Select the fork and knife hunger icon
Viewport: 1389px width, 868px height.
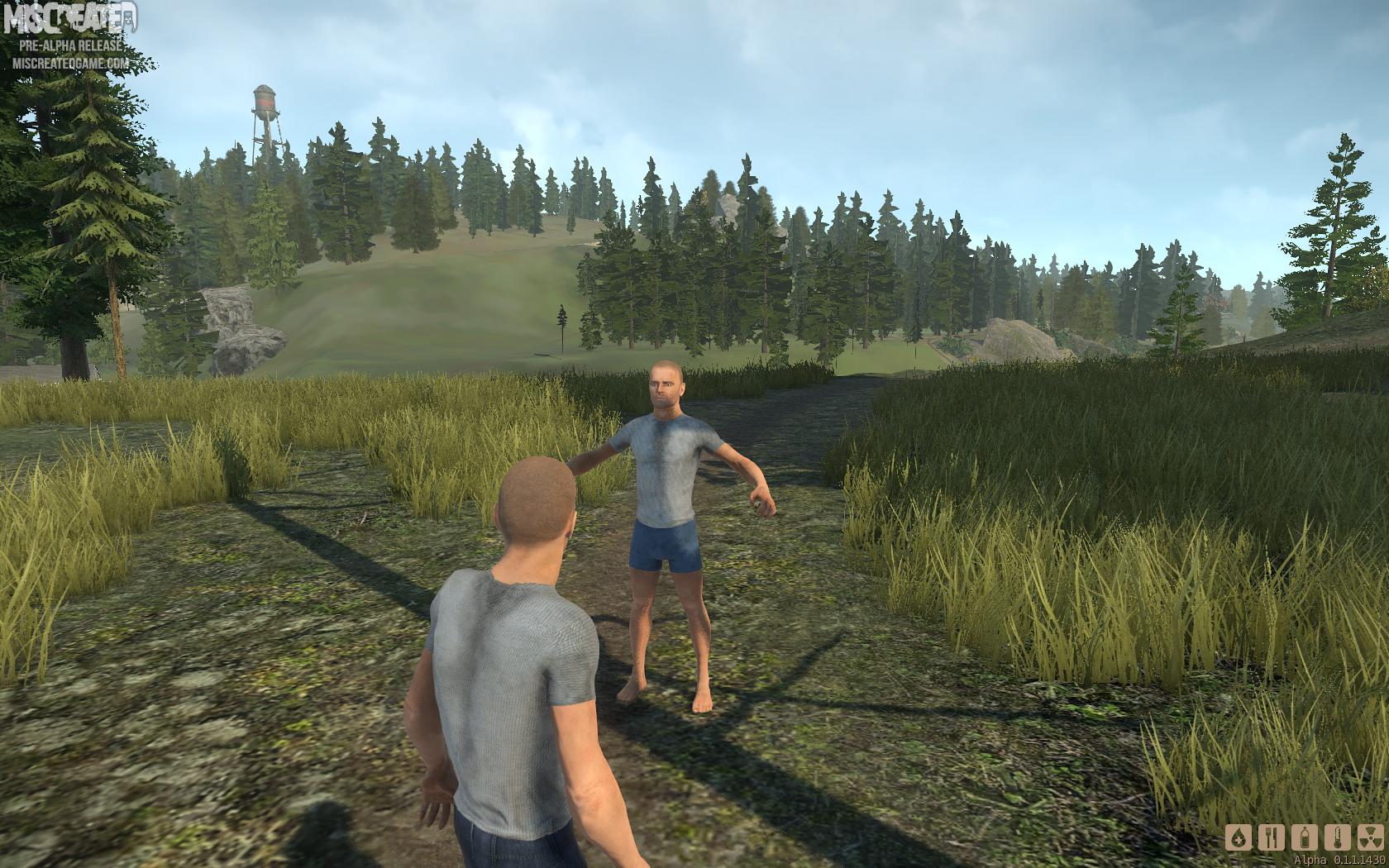pos(1272,837)
